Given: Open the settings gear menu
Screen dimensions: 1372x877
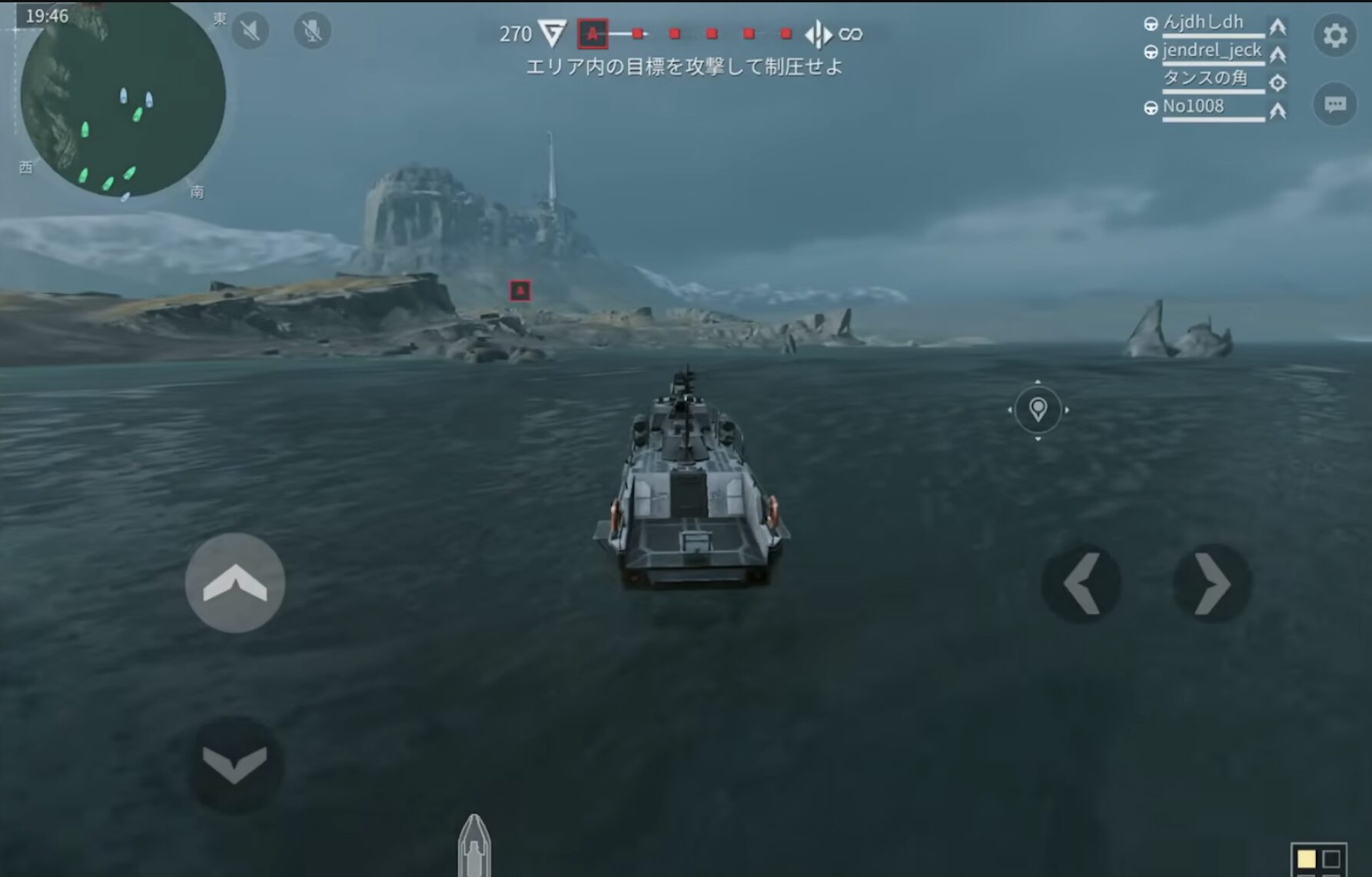Looking at the screenshot, I should 1335,35.
